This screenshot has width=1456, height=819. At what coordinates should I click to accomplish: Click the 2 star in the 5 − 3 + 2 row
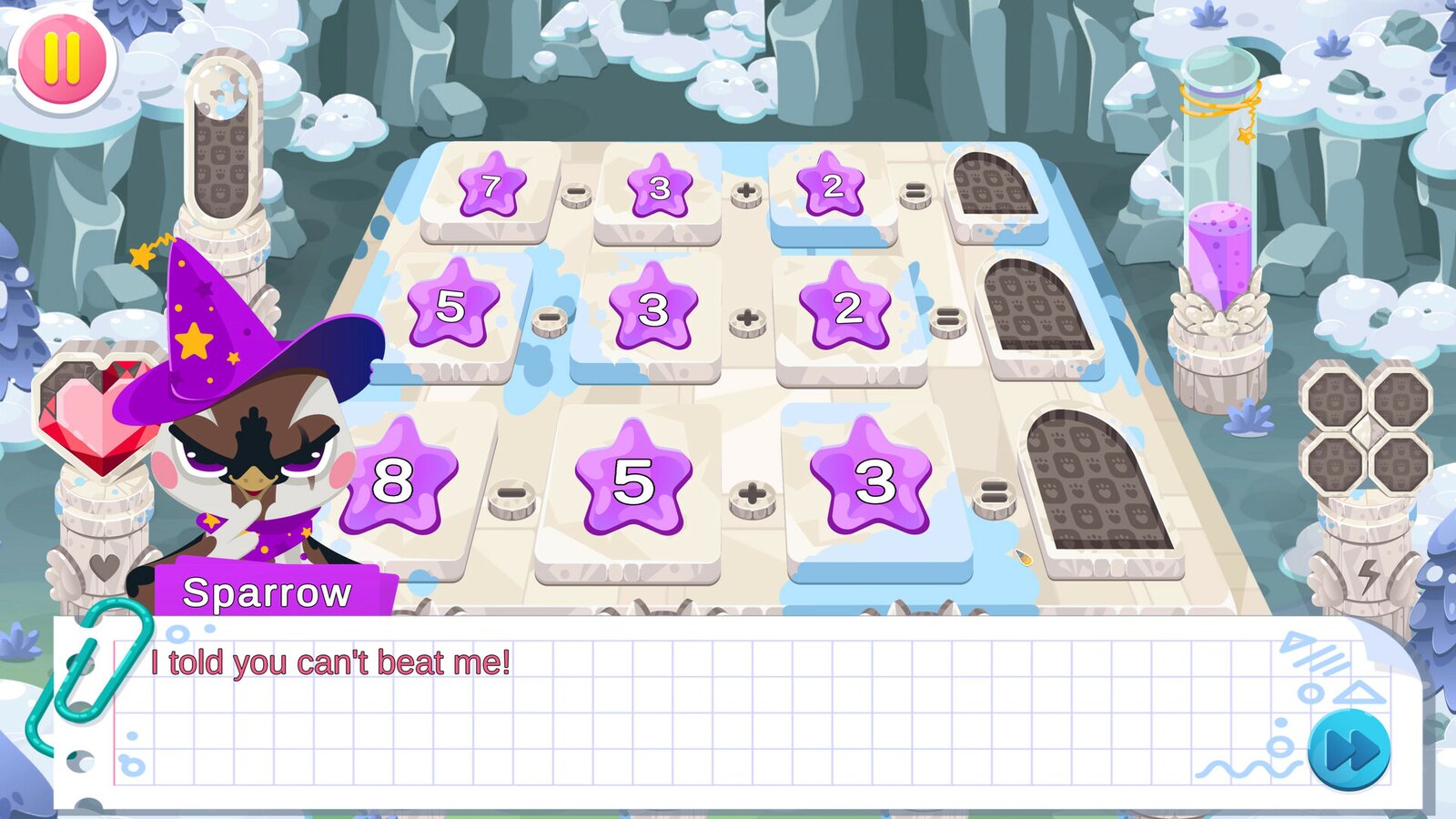[x=847, y=308]
